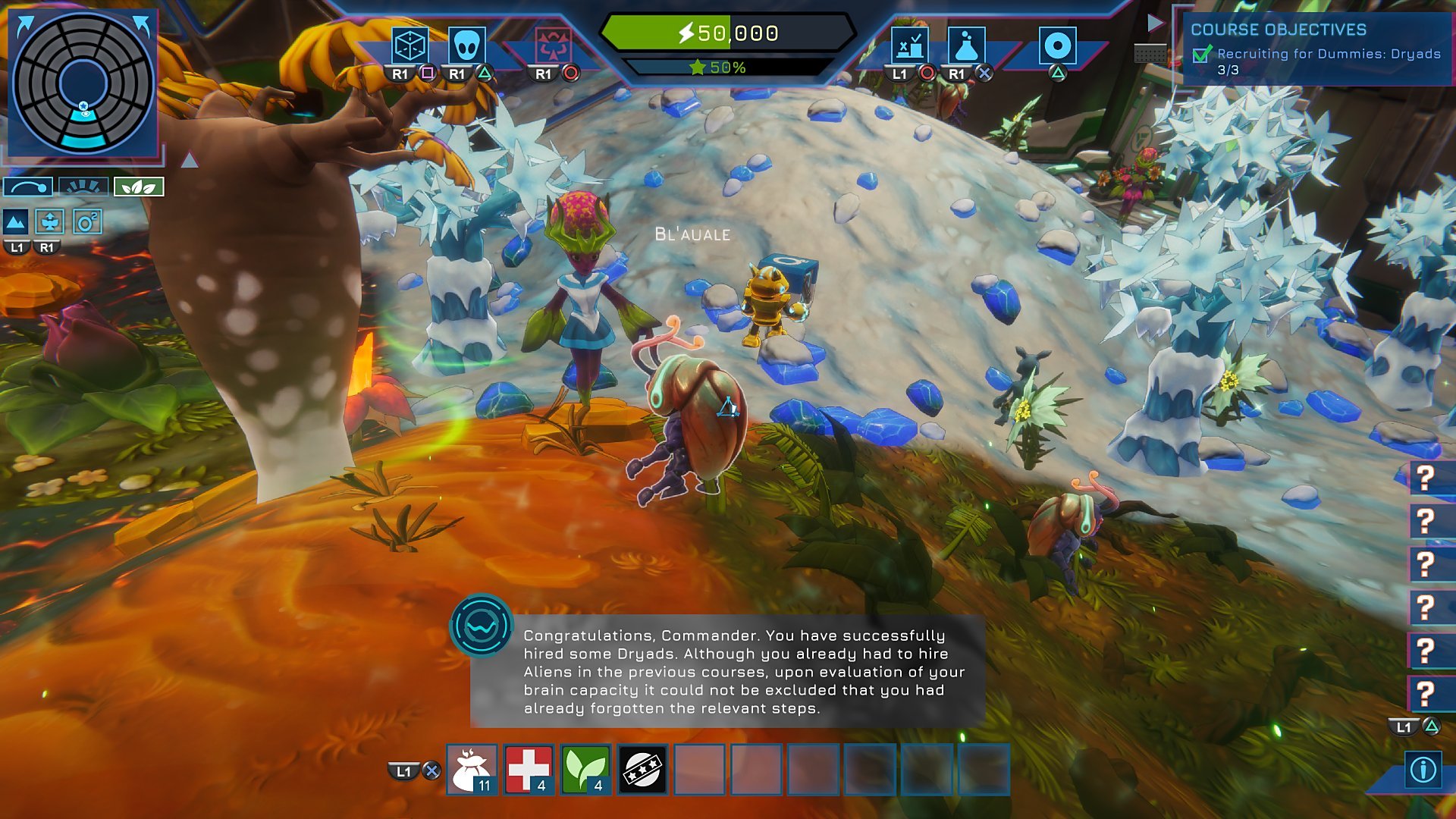Switch to the leaf biome view tab

[x=139, y=187]
